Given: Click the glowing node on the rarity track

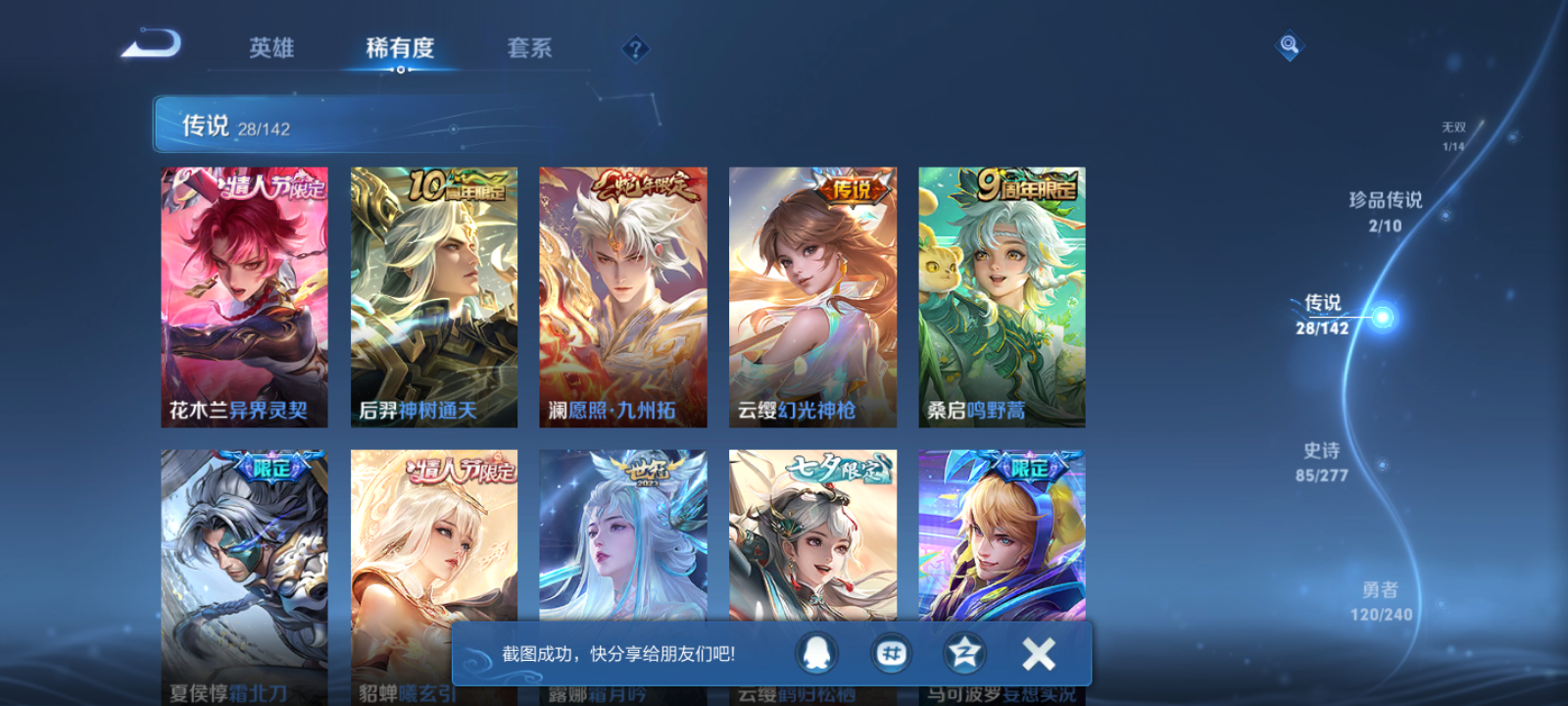Looking at the screenshot, I should (x=1381, y=316).
